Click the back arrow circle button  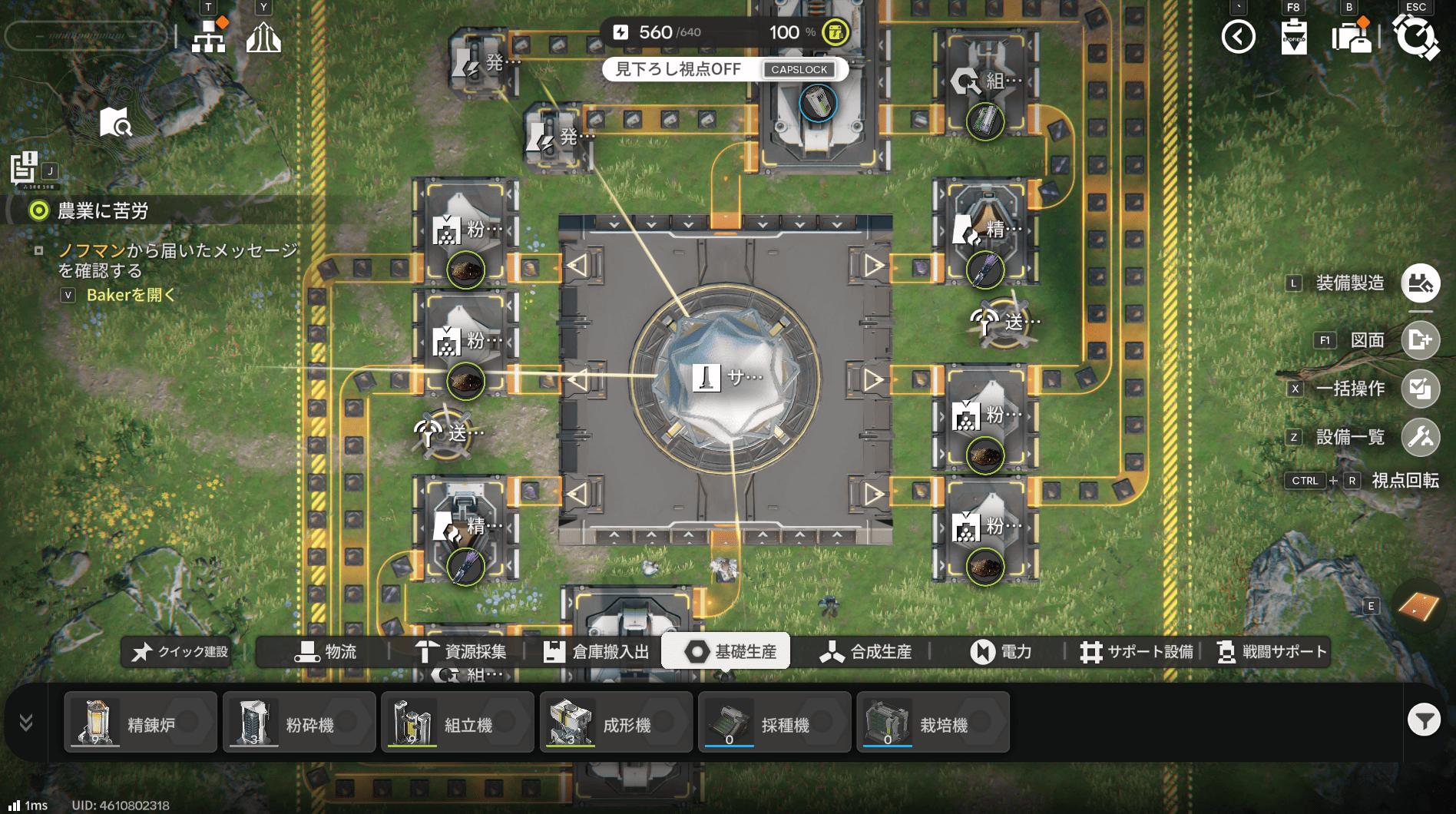[x=1238, y=37]
